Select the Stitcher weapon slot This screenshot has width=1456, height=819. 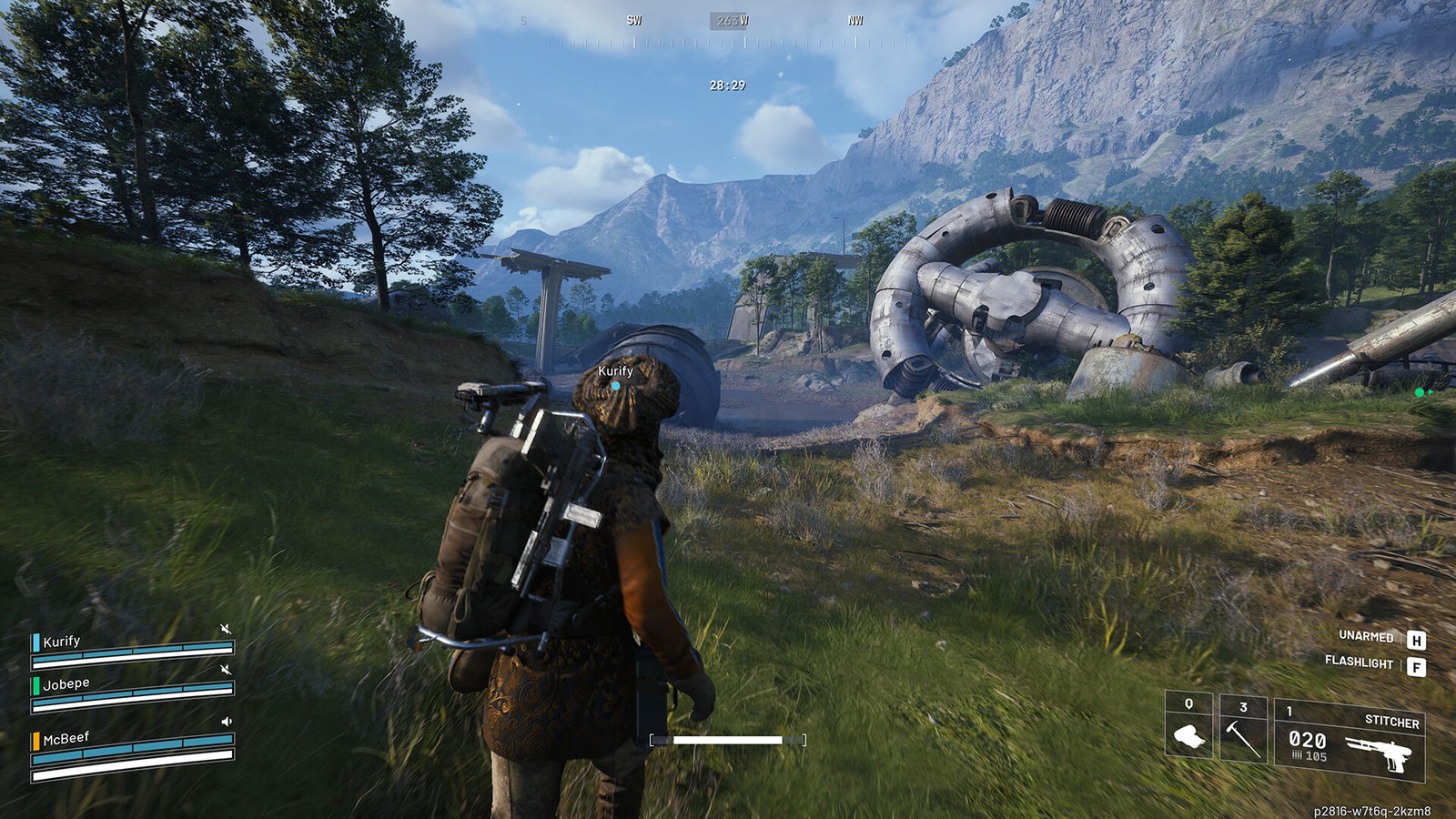point(1350,739)
